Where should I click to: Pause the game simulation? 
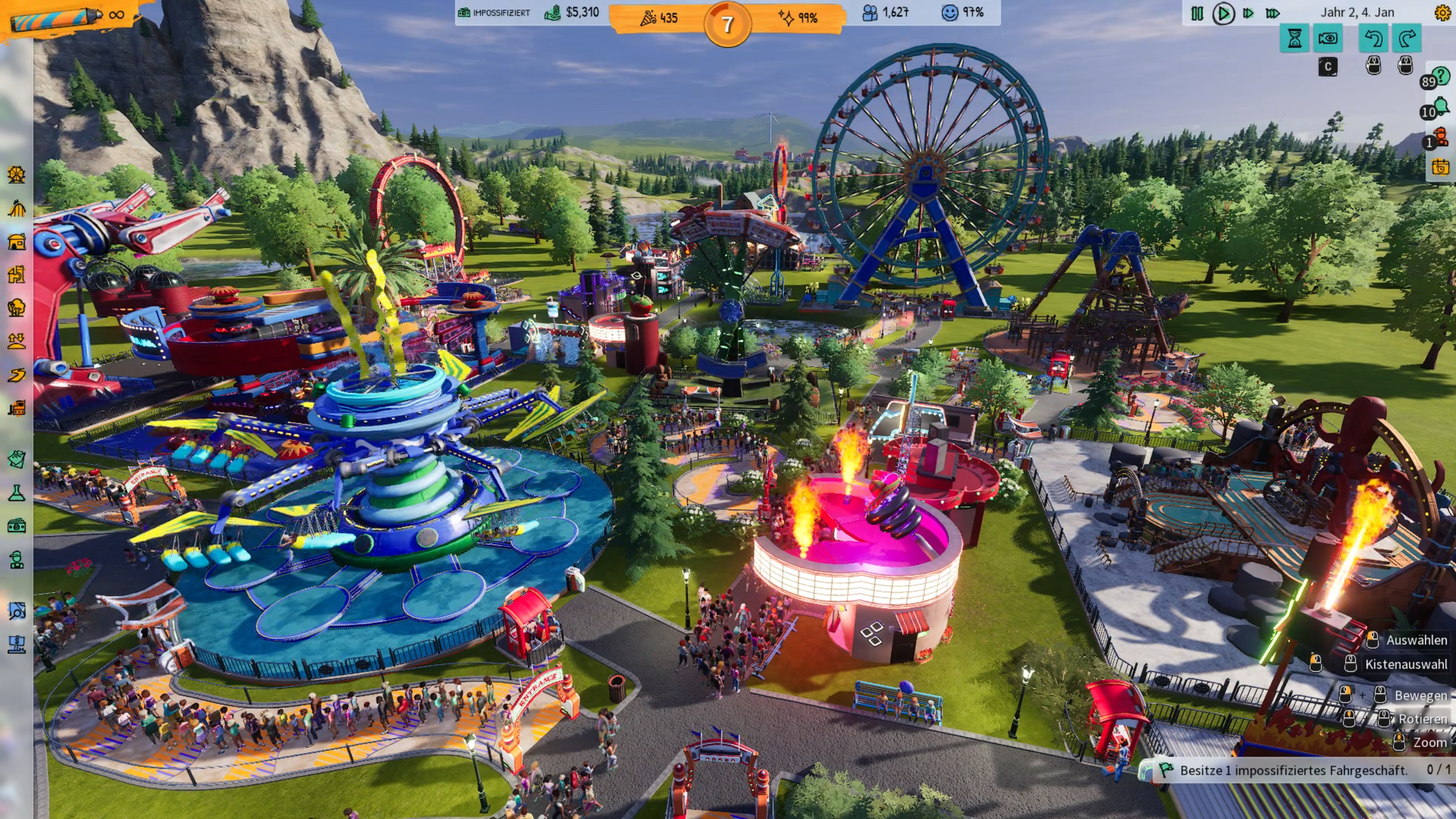(x=1197, y=13)
